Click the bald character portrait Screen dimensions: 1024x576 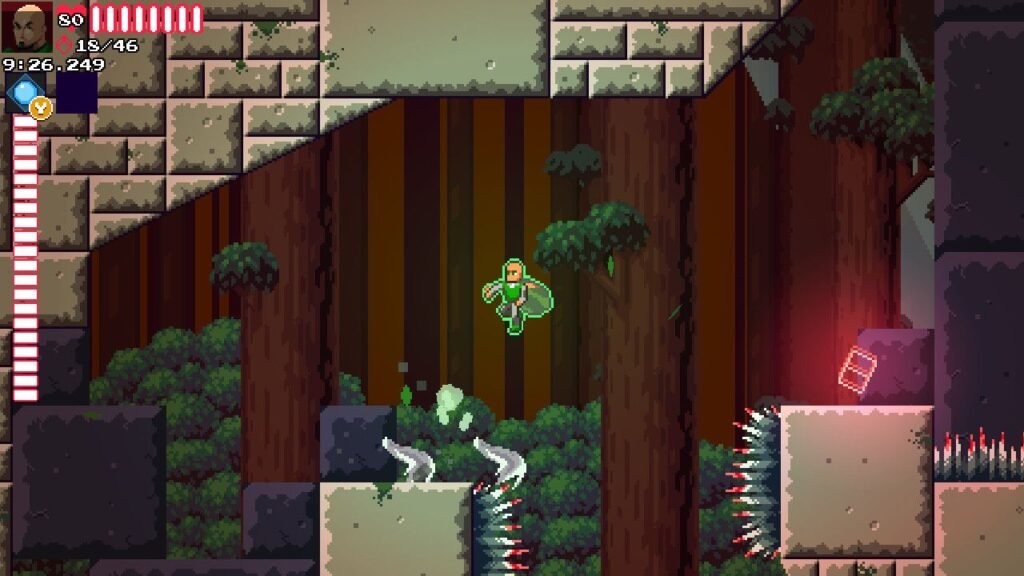[x=27, y=27]
